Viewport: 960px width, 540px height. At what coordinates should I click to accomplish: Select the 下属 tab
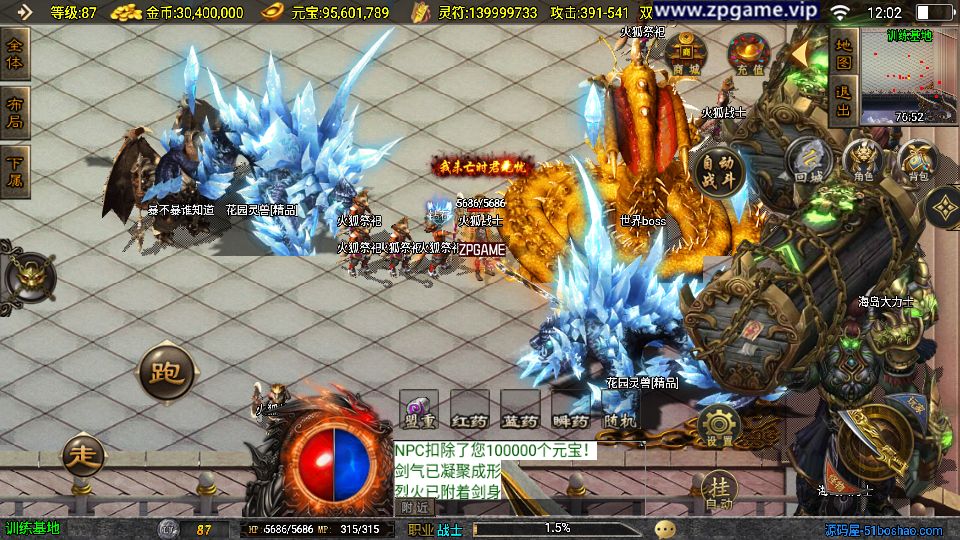pos(15,171)
